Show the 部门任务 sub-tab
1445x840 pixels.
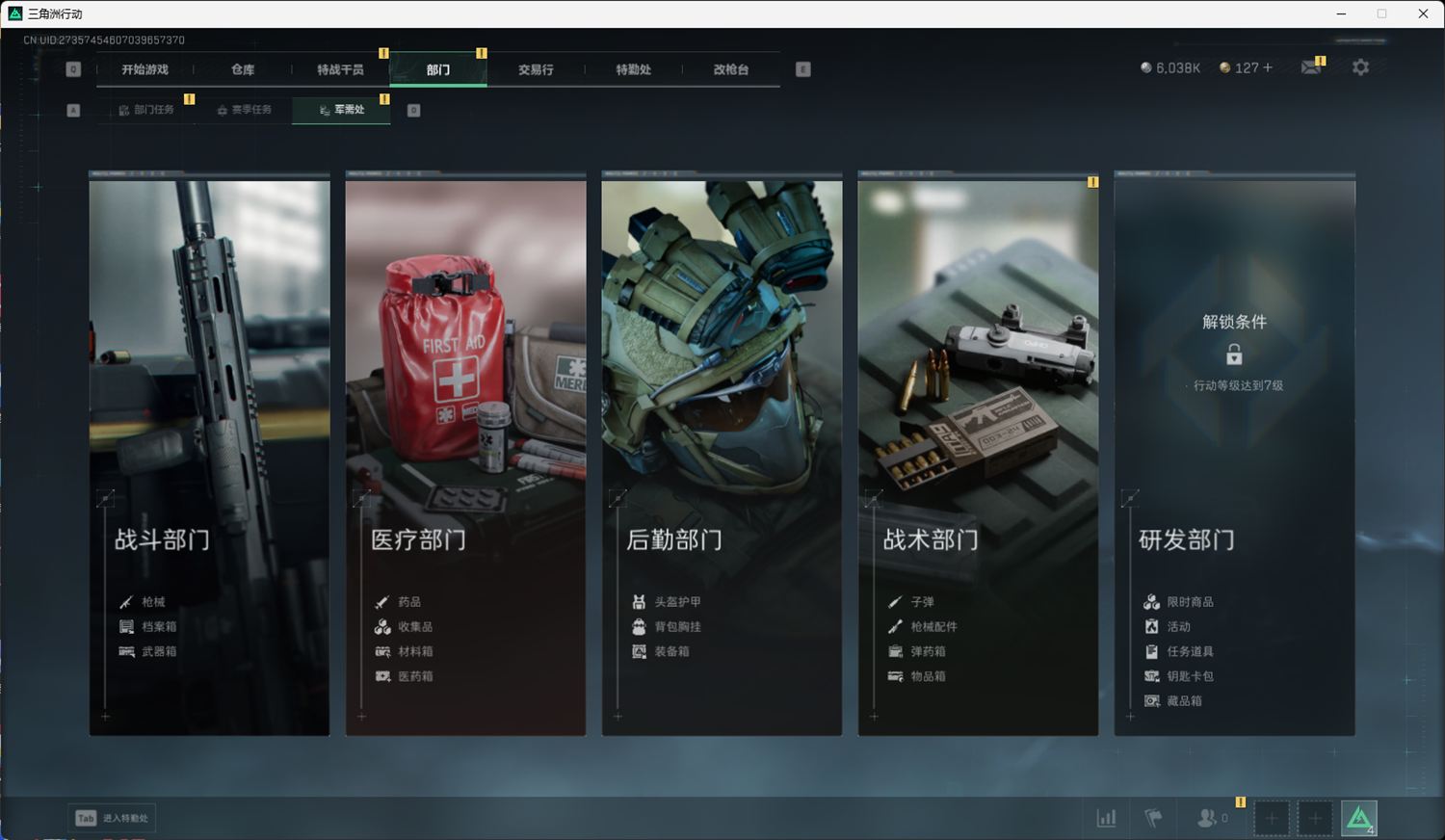(146, 110)
